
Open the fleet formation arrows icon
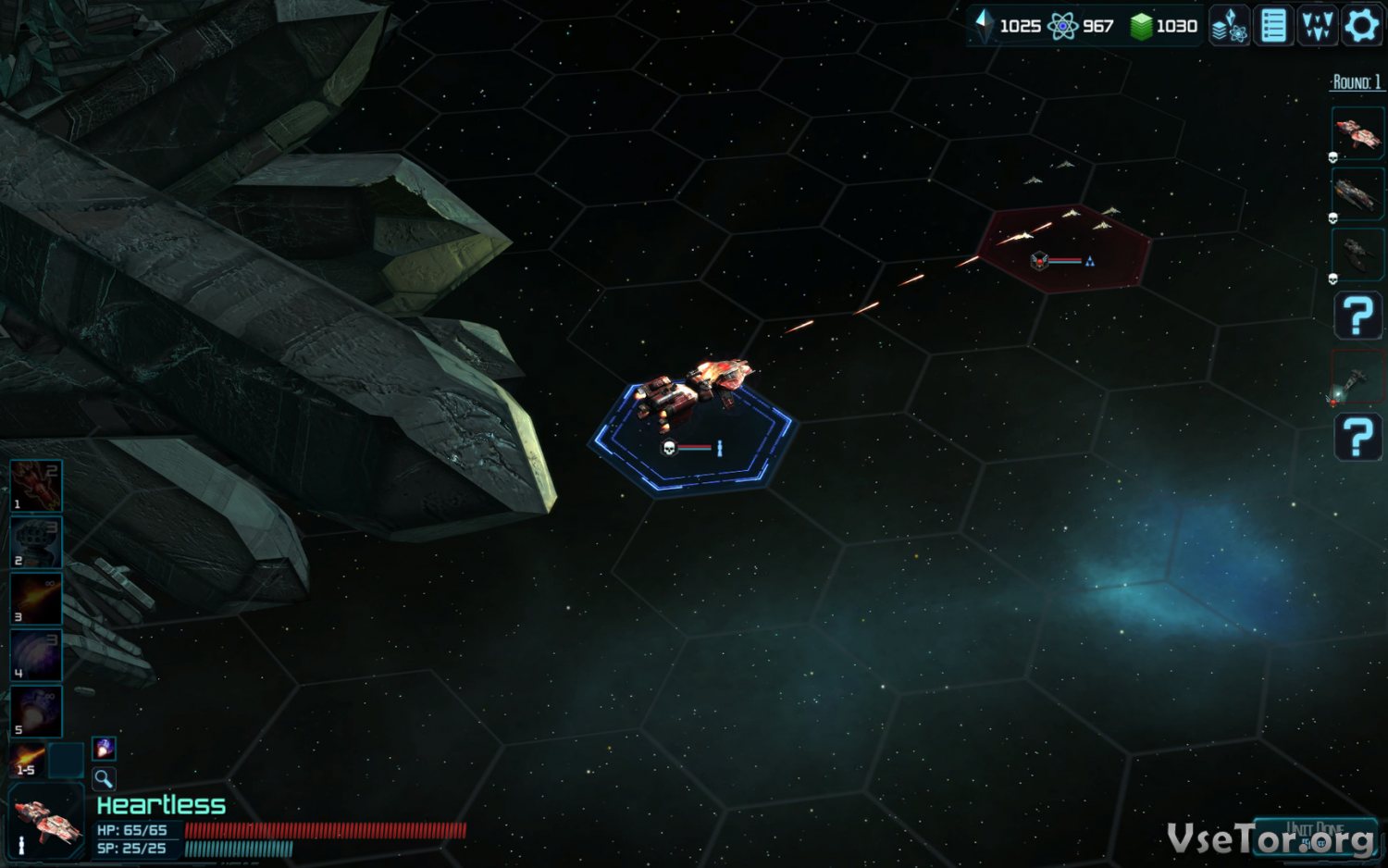click(x=1317, y=26)
